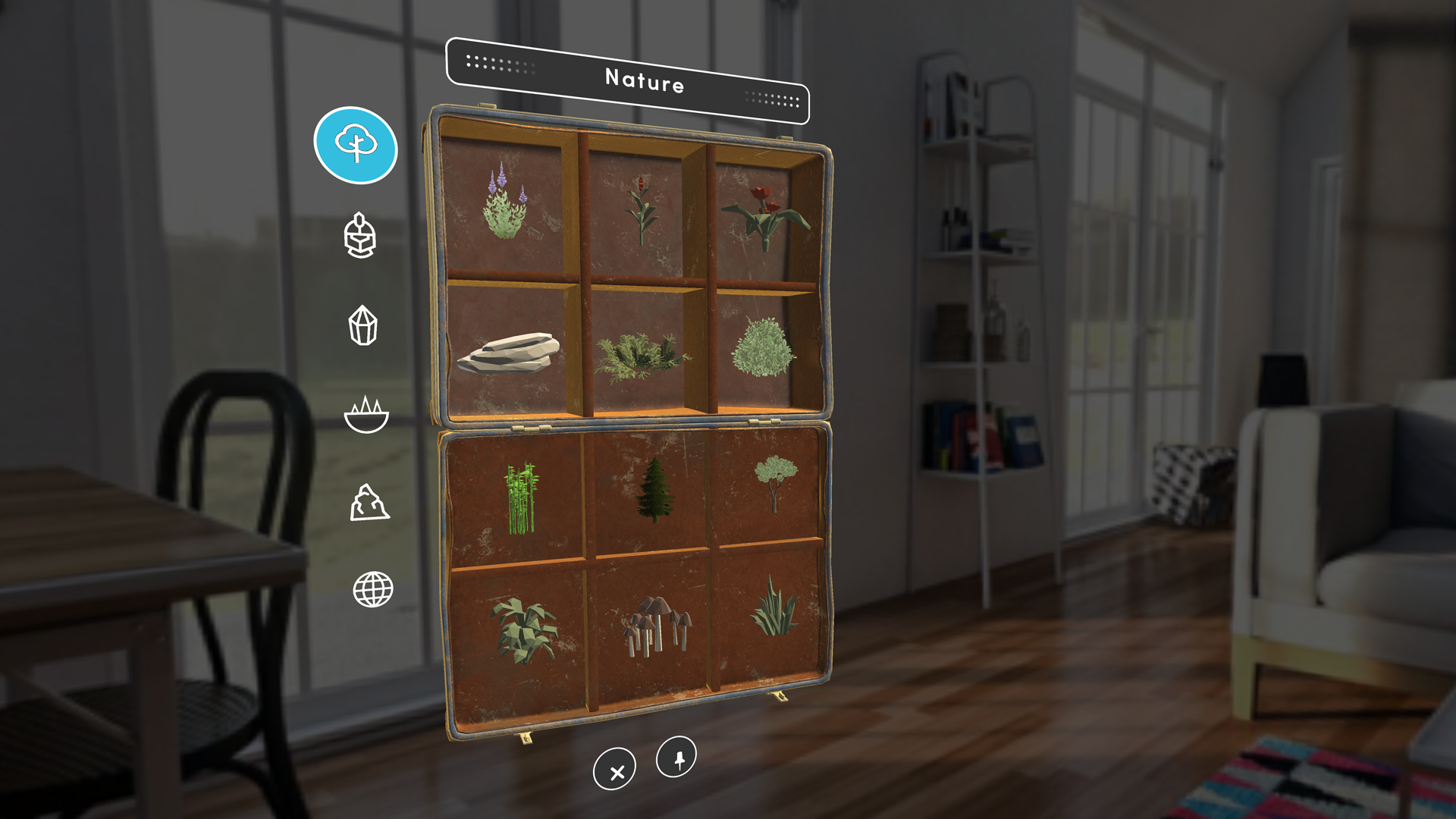Choose the red tulip flowers
This screenshot has height=819, width=1456.
pyautogui.click(x=764, y=215)
